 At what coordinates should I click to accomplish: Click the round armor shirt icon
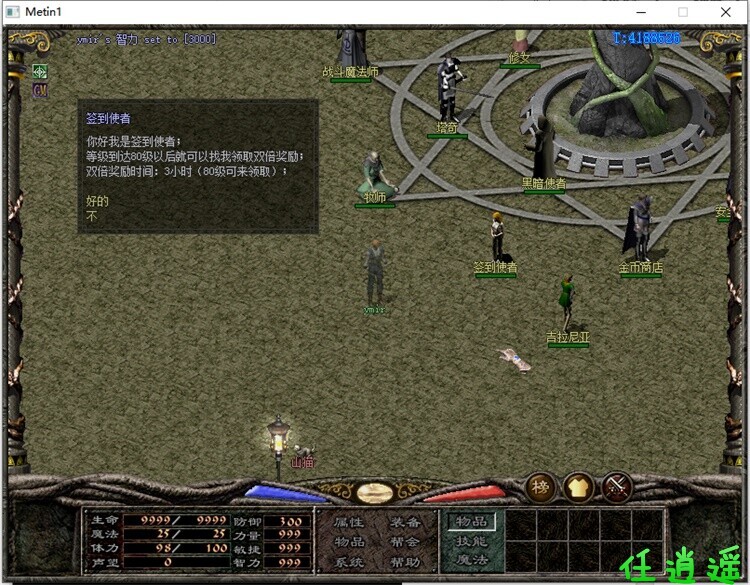pyautogui.click(x=579, y=487)
